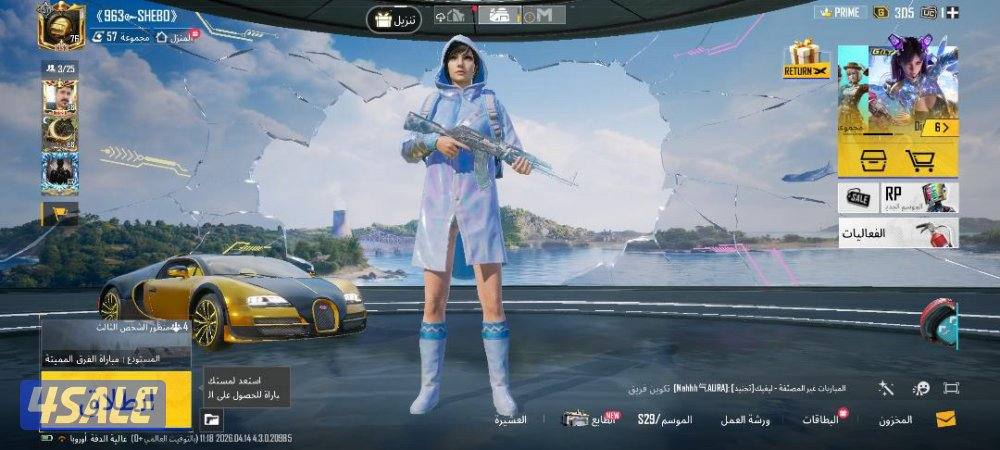The height and width of the screenshot is (450, 1000).
Task: Add UC with the plus button
Action: (953, 12)
